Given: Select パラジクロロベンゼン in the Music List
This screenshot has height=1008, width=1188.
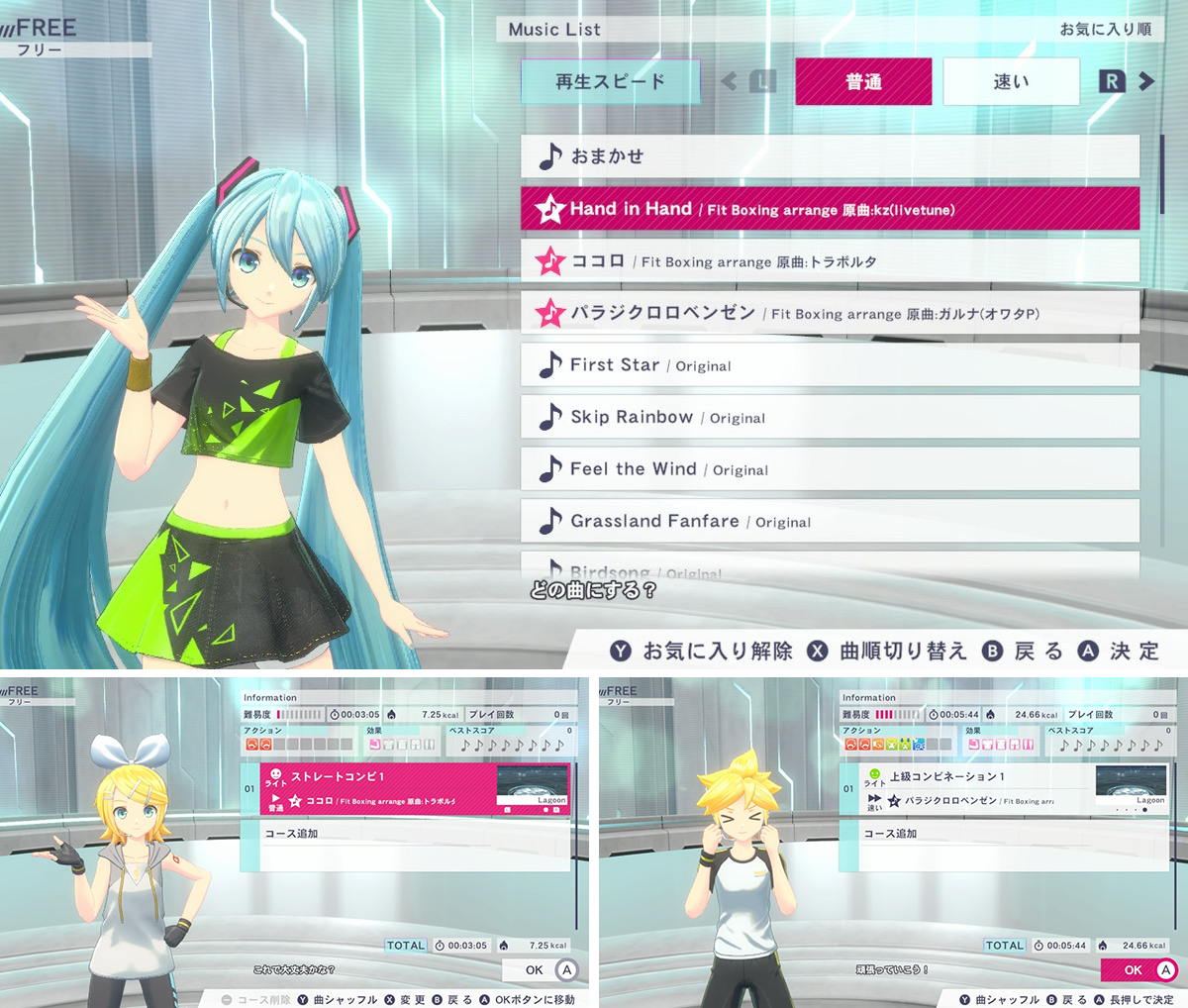Looking at the screenshot, I should tap(830, 313).
